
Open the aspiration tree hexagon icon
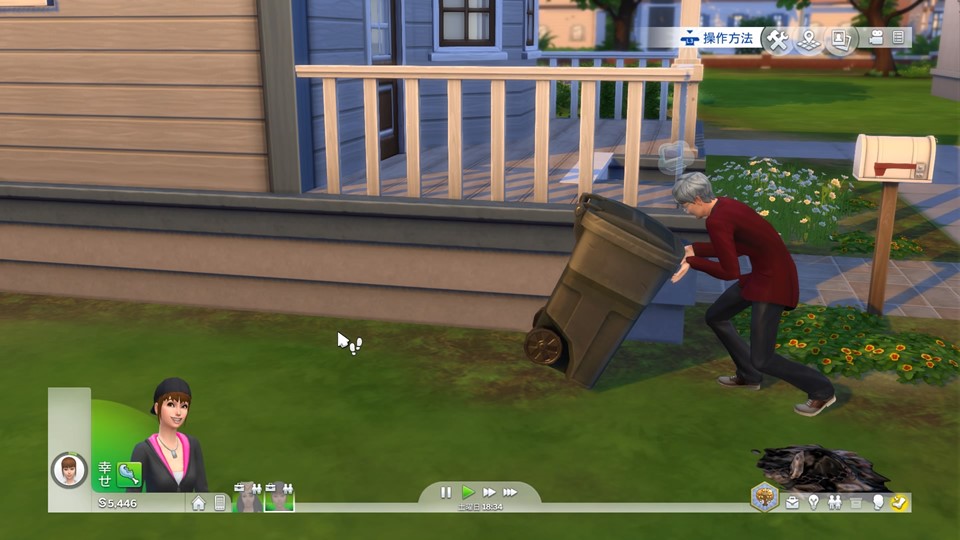pyautogui.click(x=765, y=497)
